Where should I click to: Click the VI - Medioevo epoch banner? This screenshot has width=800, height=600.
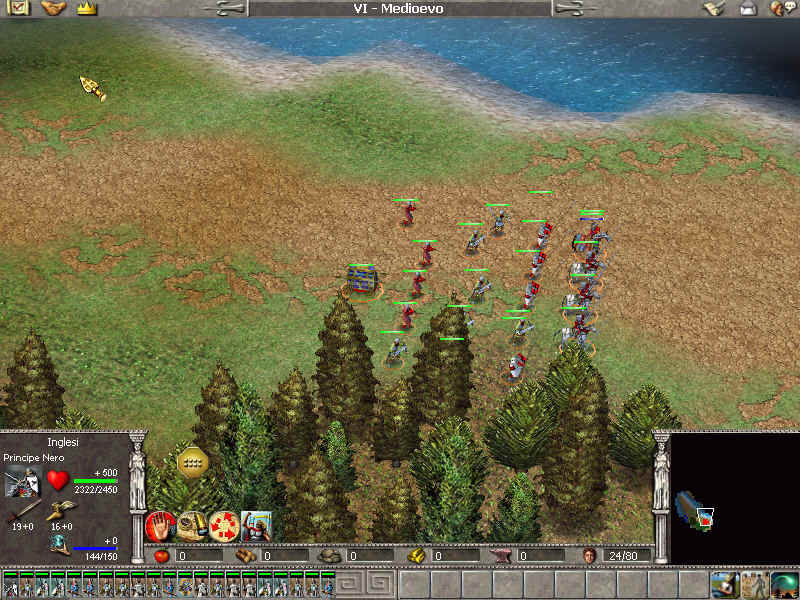click(399, 9)
